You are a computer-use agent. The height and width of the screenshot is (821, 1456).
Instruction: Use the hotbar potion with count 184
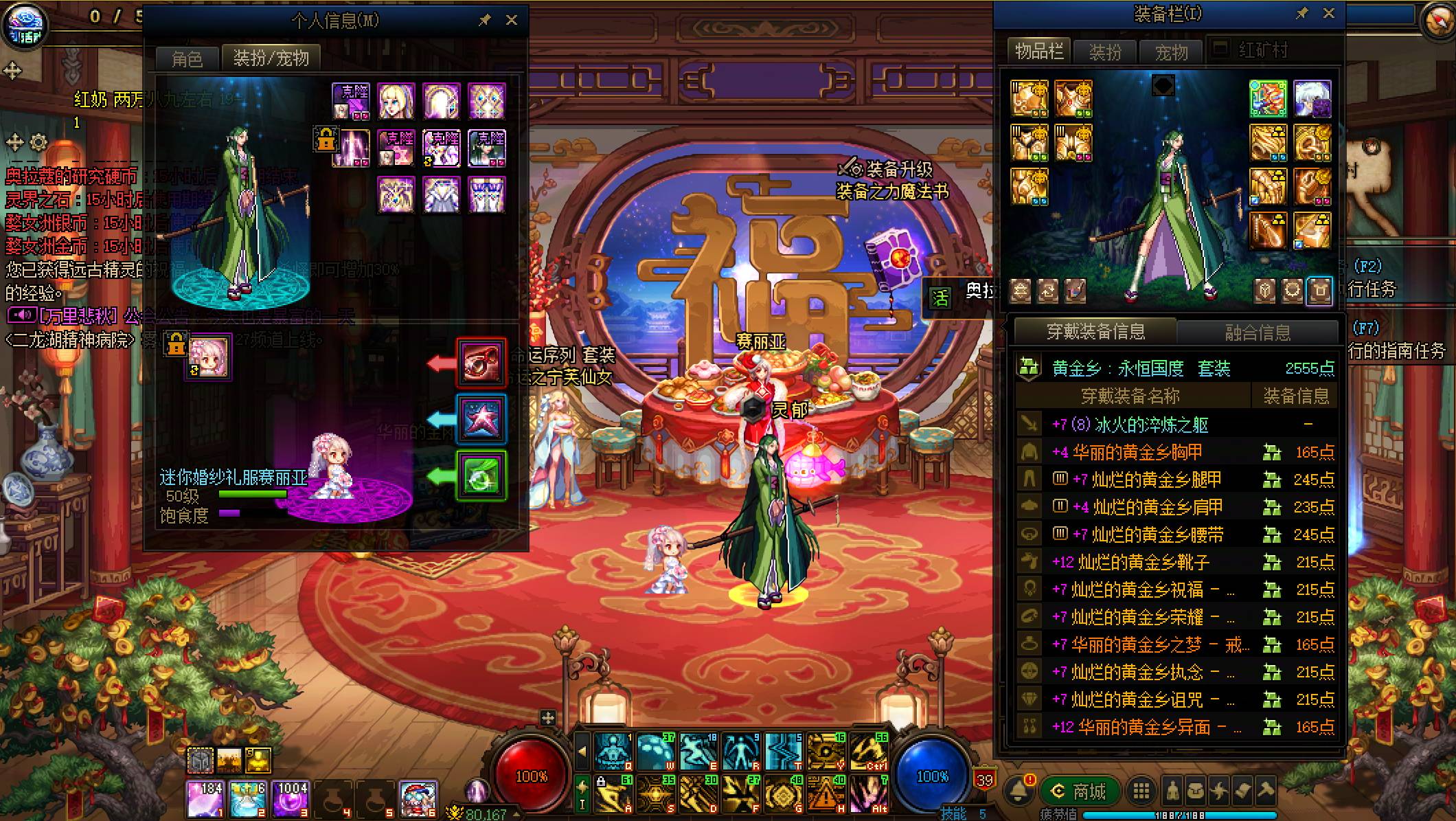[205, 798]
